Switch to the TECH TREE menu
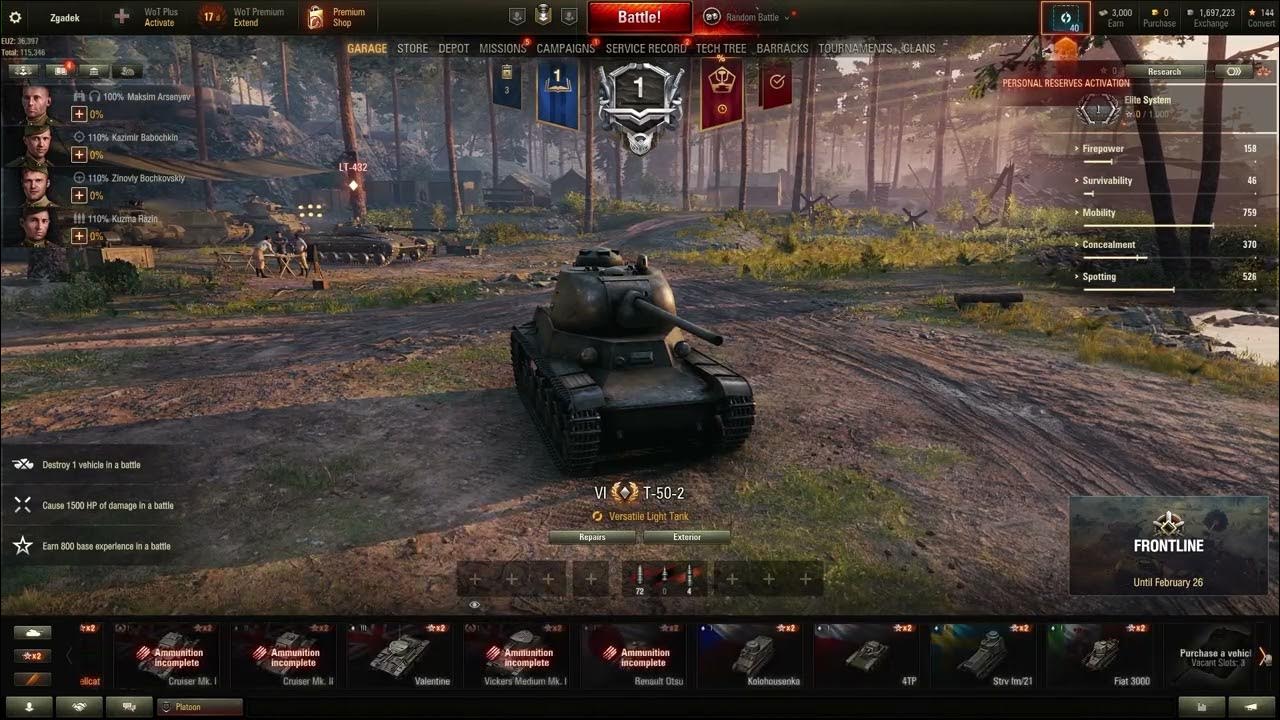The image size is (1280, 720). 720,48
